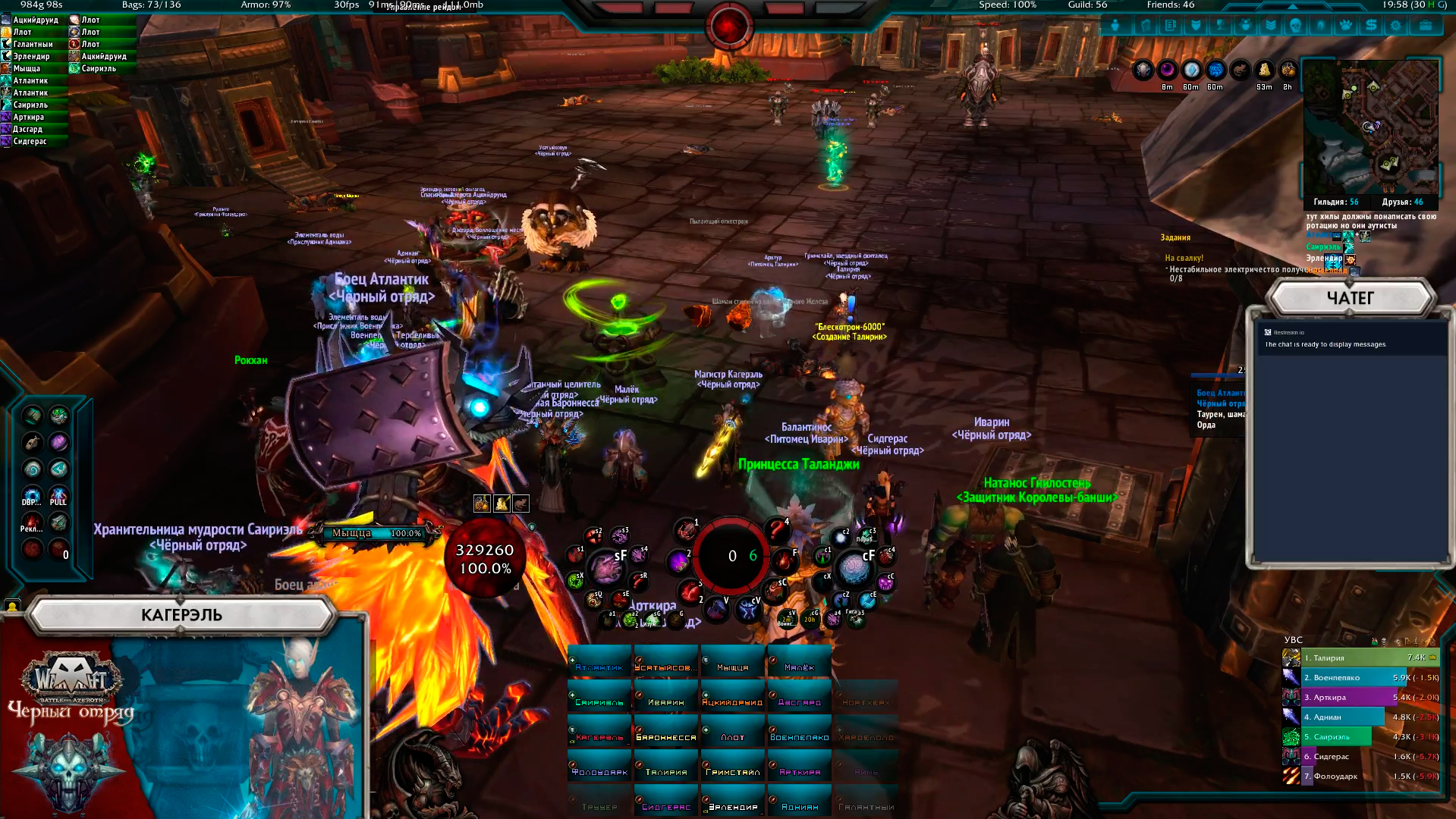1456x819 pixels.
Task: Open the paw-print pets menu icon
Action: point(1346,26)
